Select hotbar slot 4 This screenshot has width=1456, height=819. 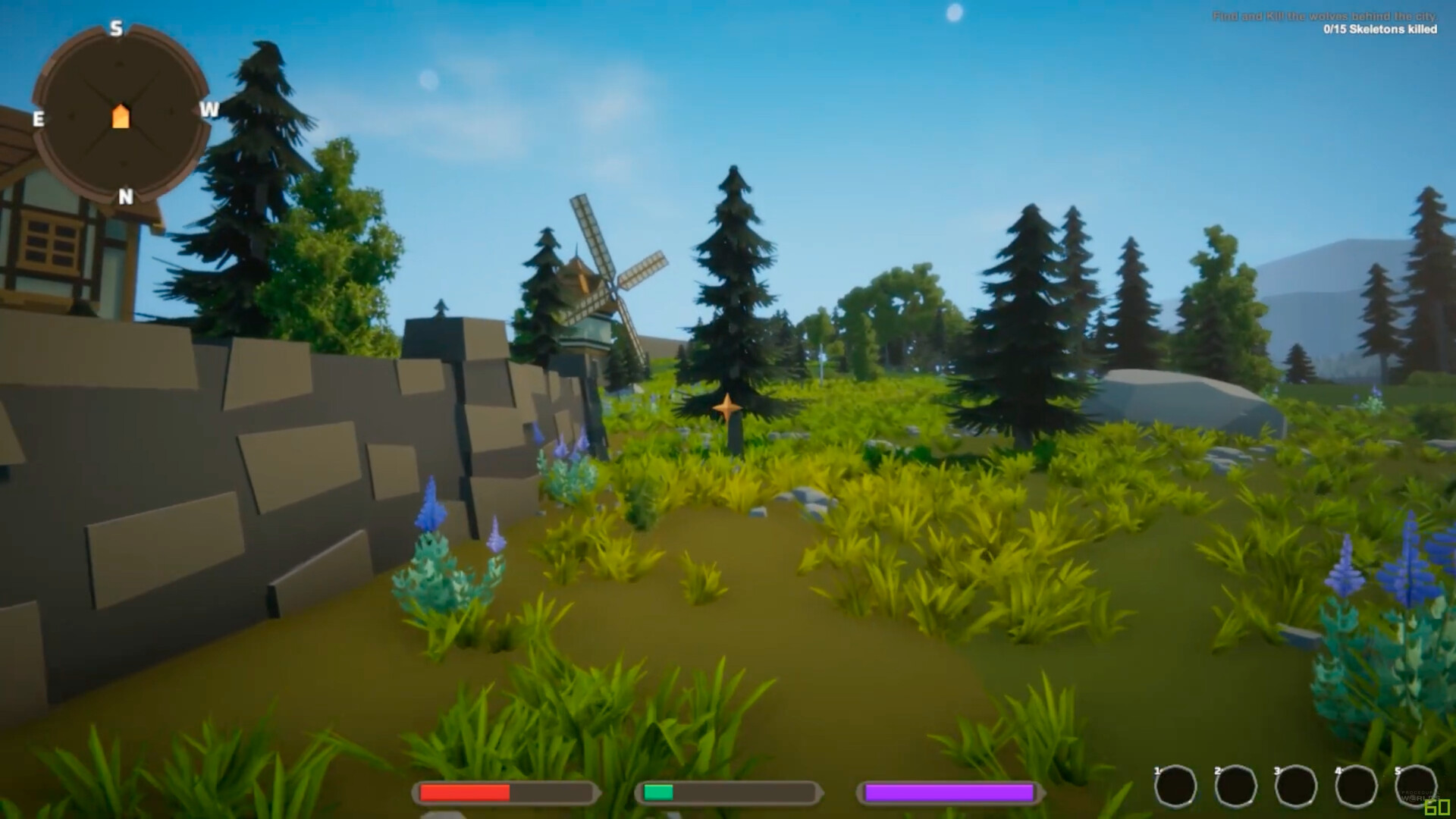[x=1354, y=786]
